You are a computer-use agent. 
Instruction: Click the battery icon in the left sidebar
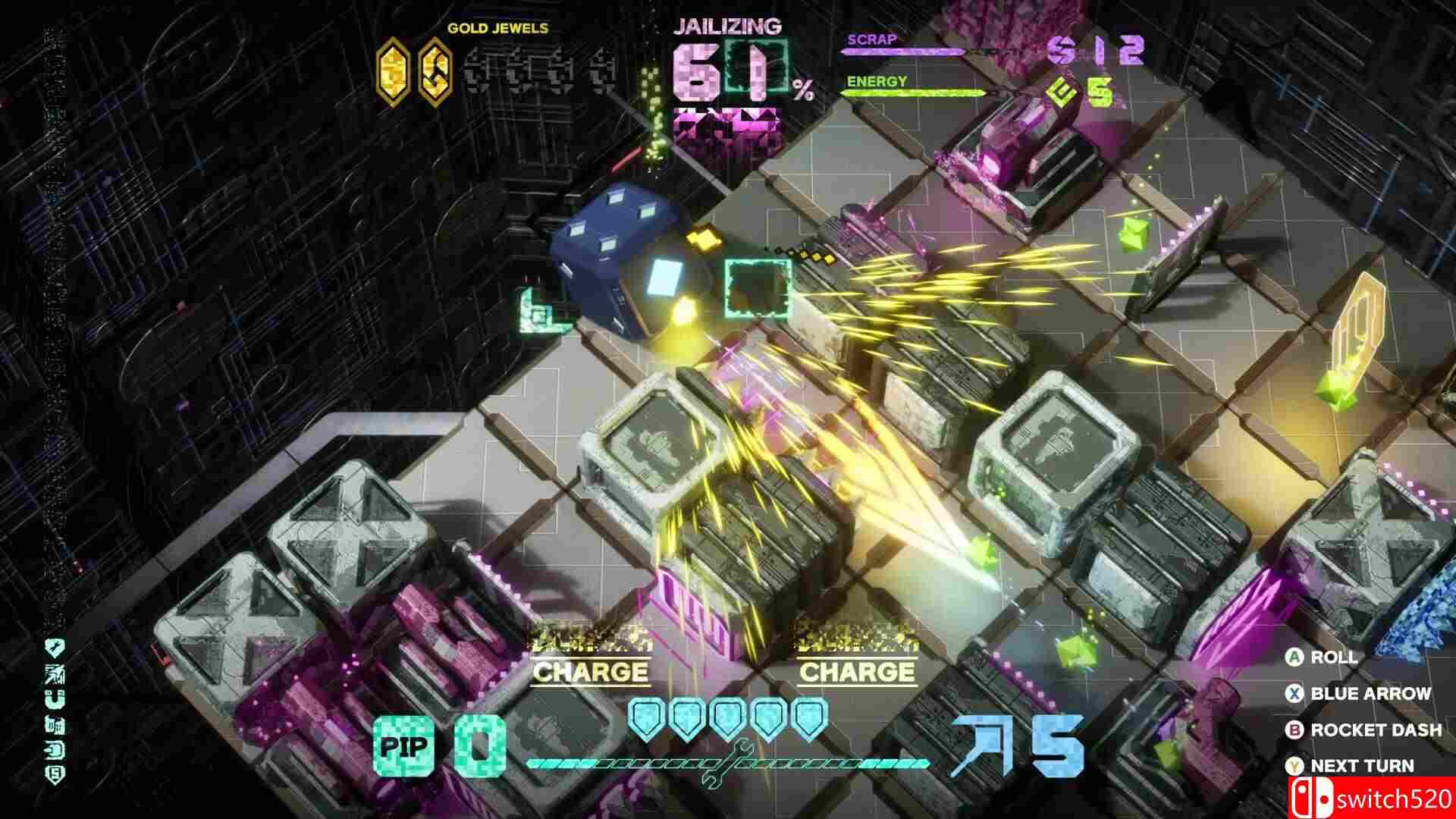(x=54, y=724)
